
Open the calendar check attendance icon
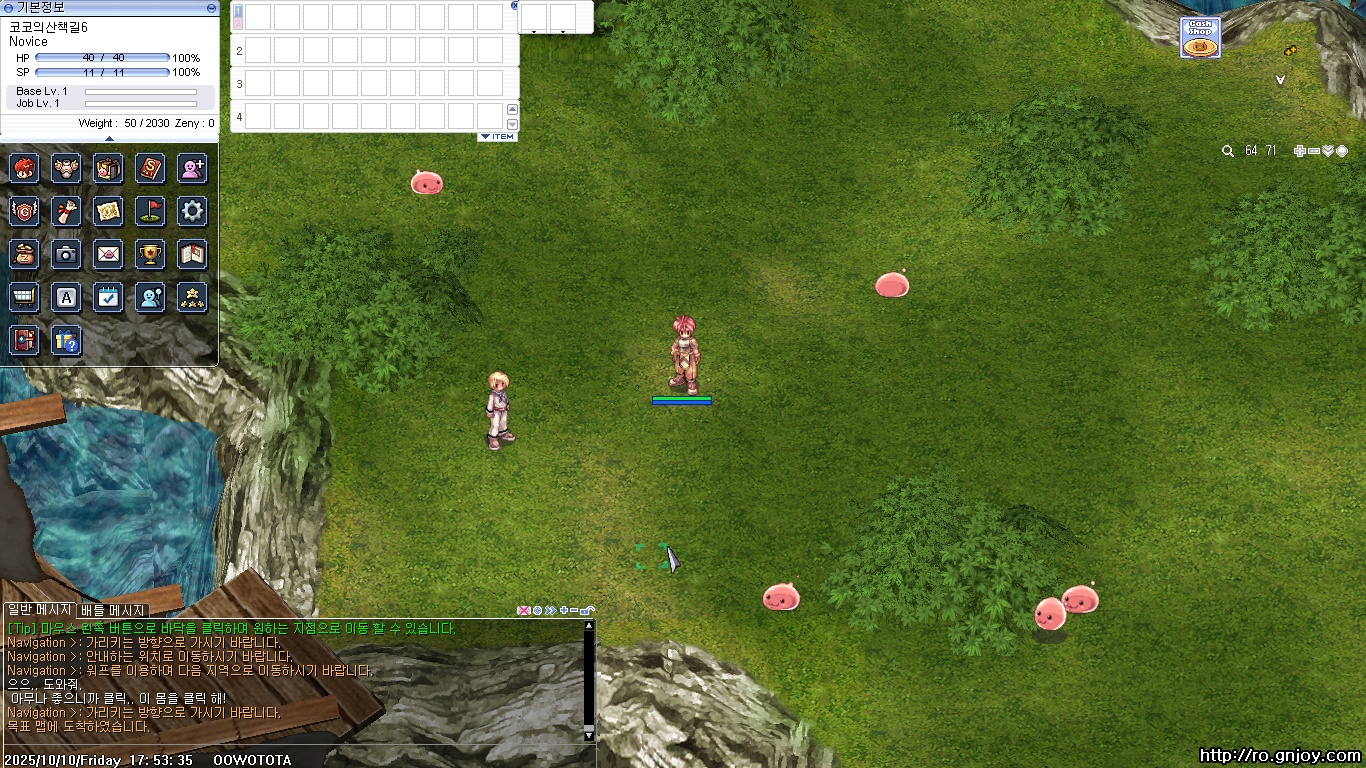pos(108,297)
